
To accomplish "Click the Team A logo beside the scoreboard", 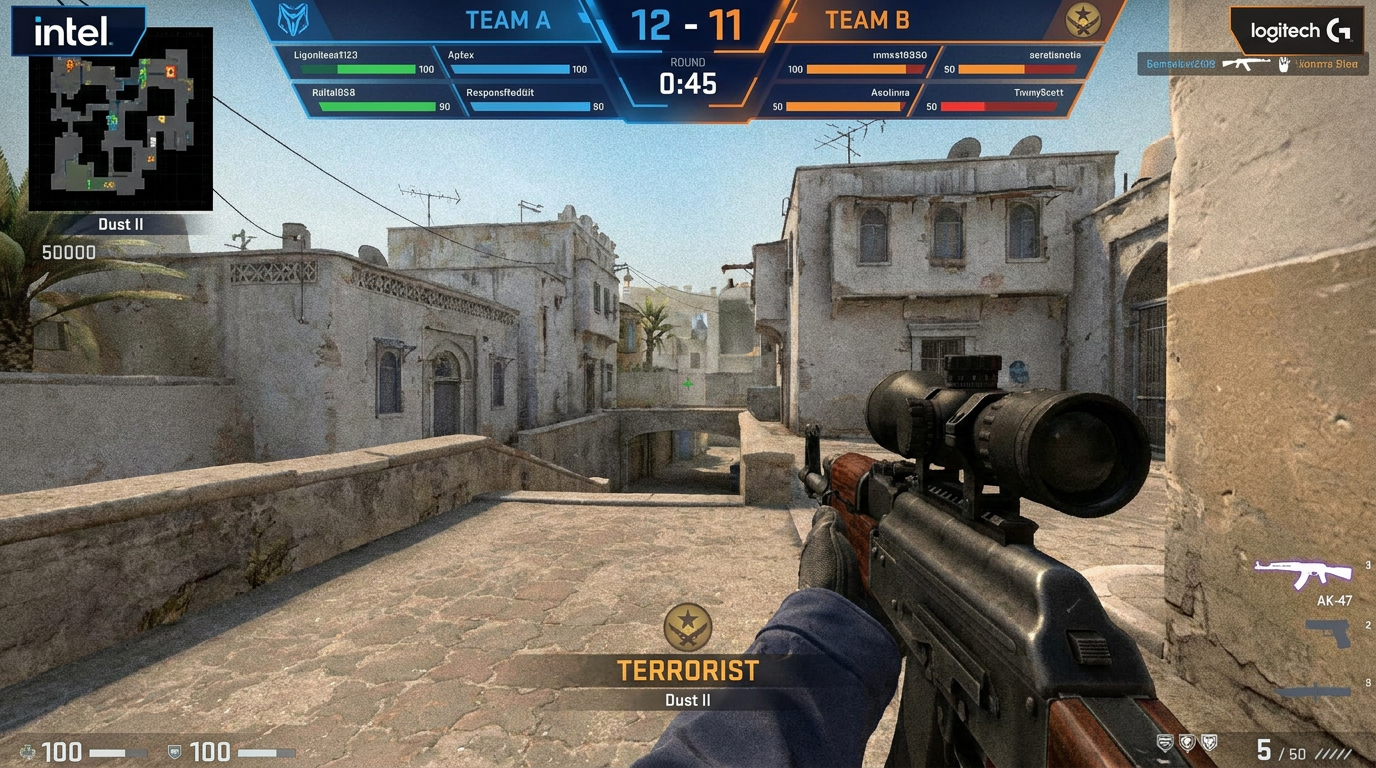I will click(291, 19).
